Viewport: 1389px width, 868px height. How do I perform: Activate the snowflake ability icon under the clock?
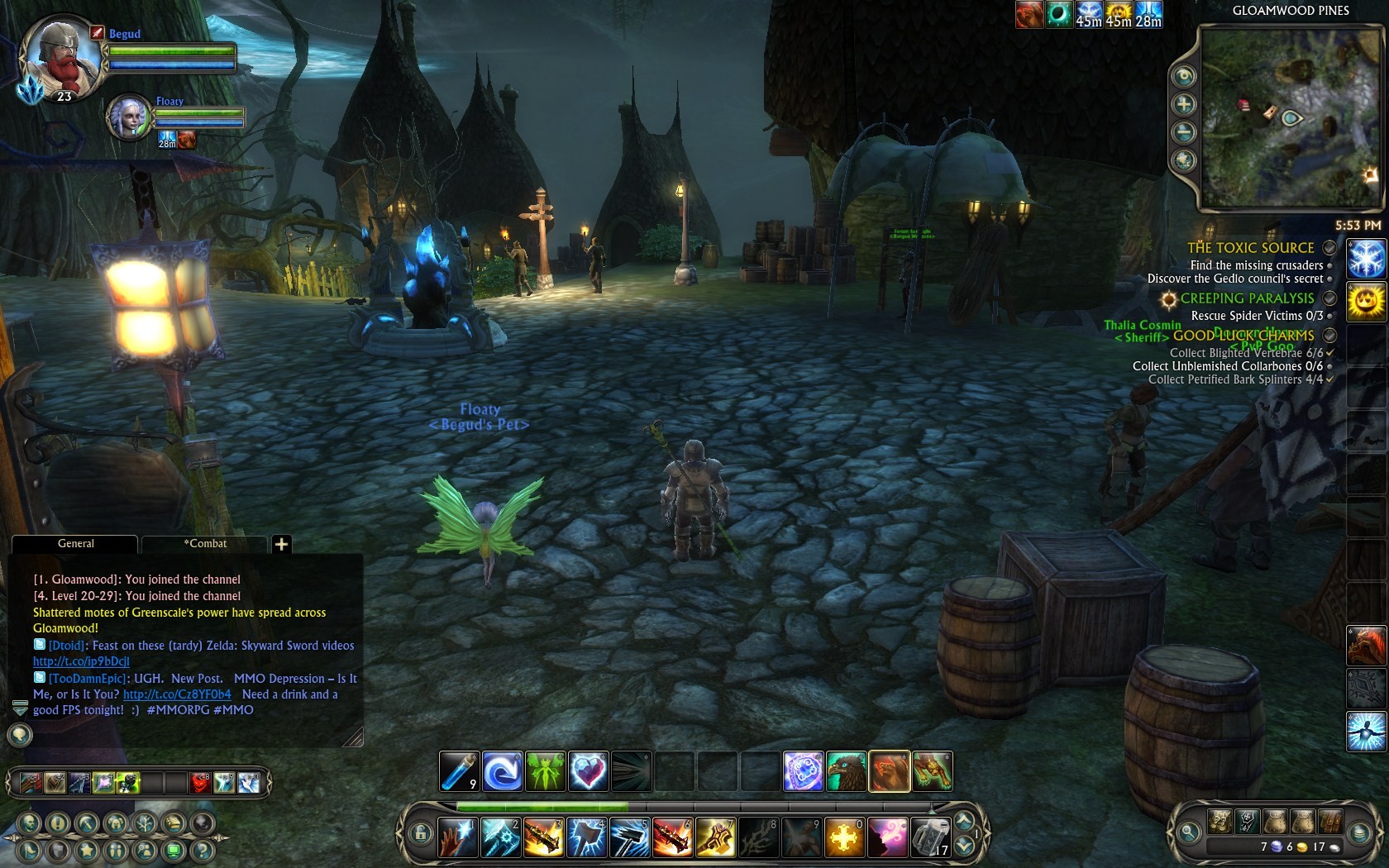pos(1366,258)
